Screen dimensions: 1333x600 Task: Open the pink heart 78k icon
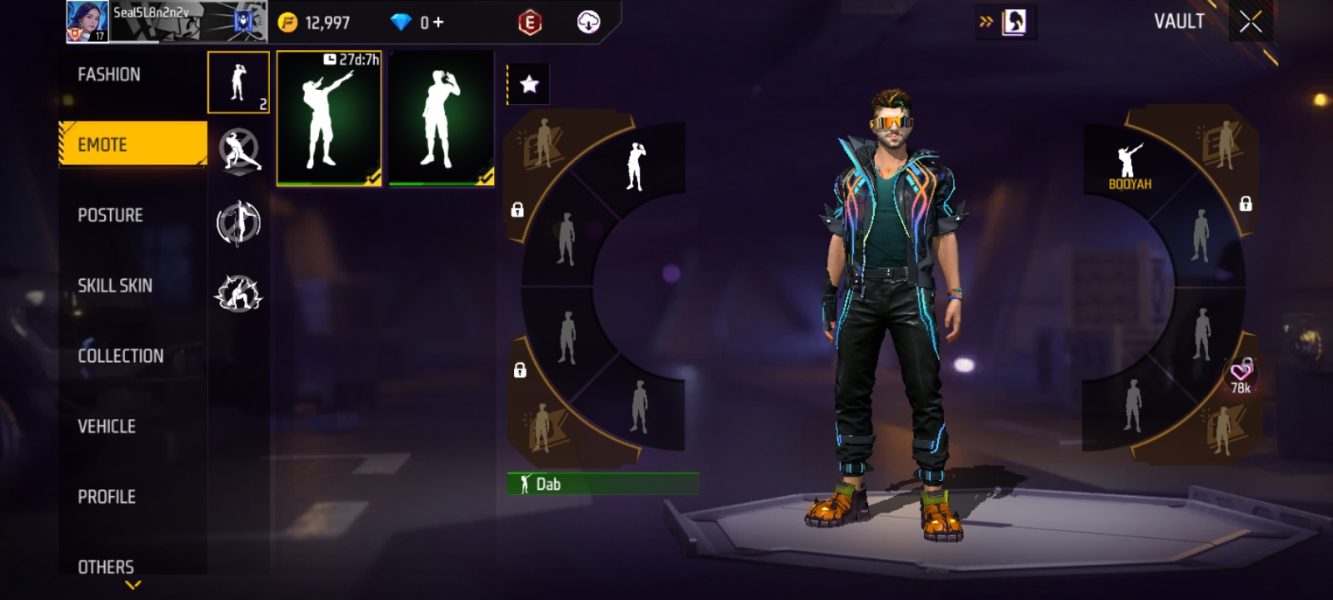click(x=1240, y=378)
